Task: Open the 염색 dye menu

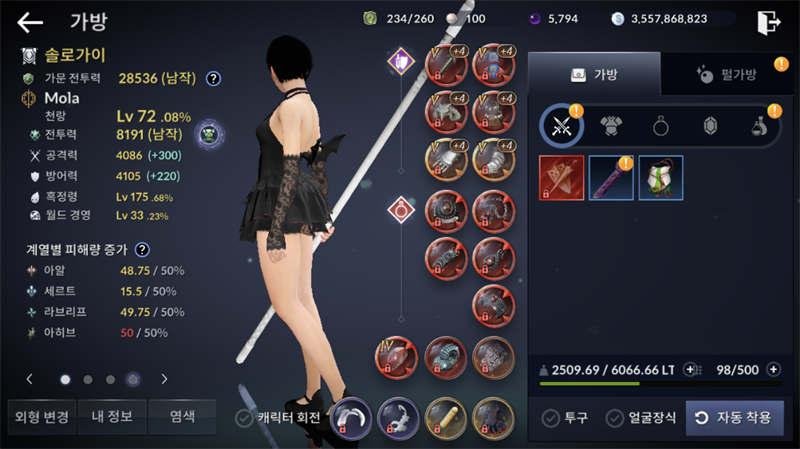Action: tap(182, 416)
